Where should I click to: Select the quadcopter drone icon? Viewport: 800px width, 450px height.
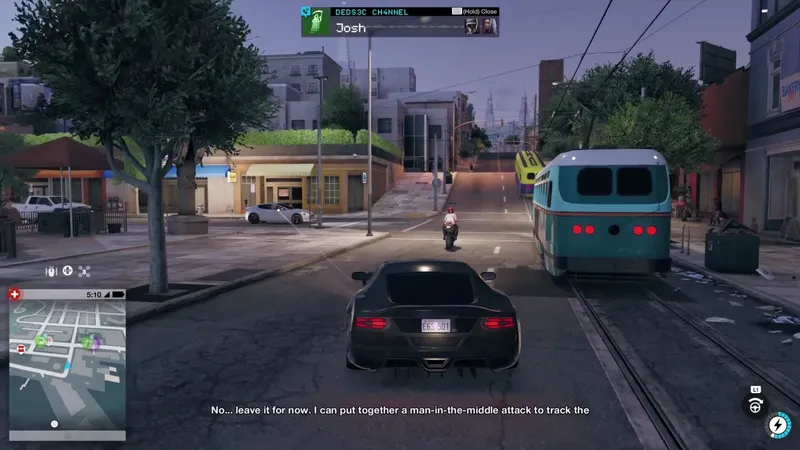point(84,271)
